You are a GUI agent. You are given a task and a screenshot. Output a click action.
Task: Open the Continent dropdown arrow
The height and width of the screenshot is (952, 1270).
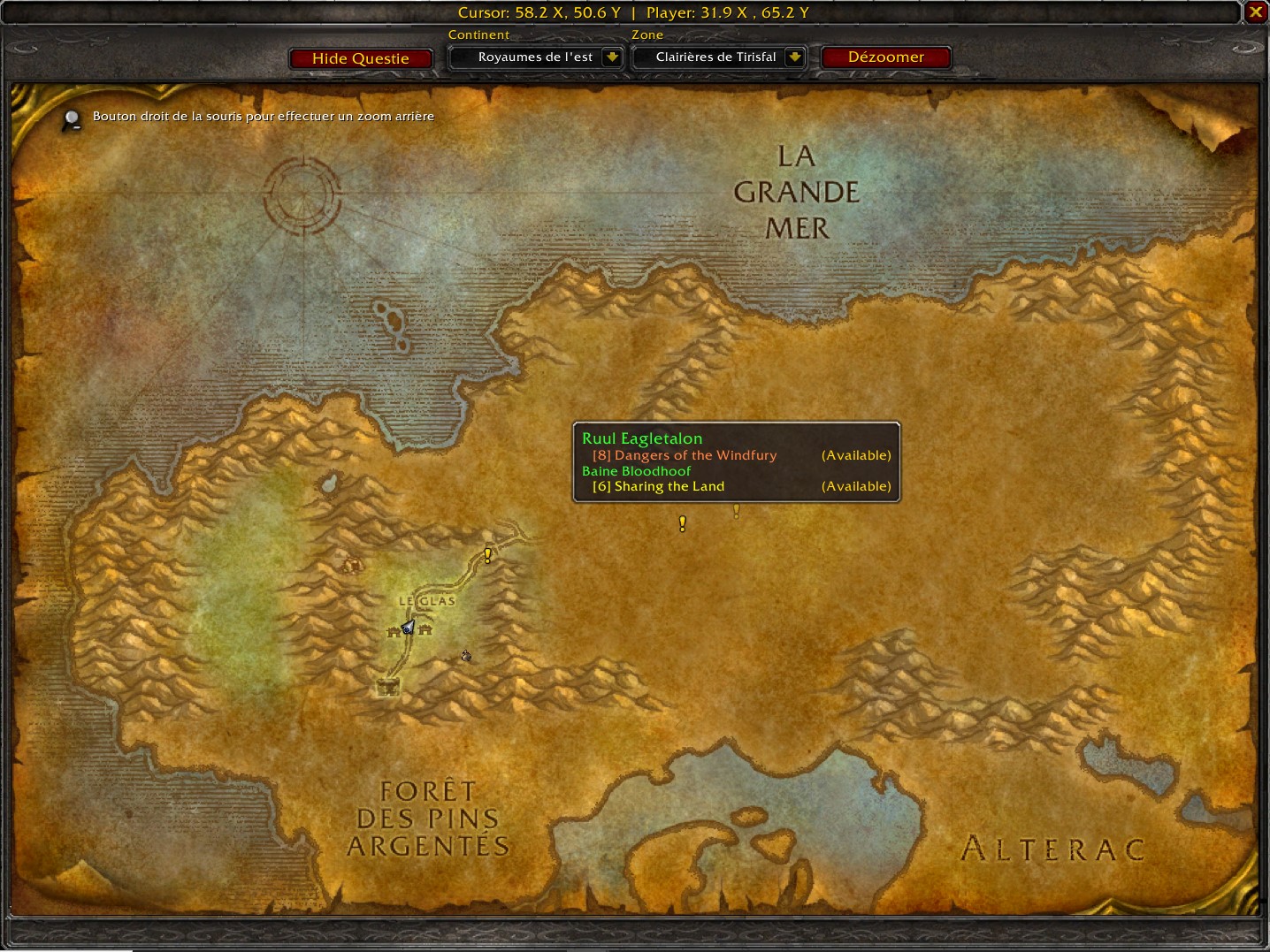tap(612, 57)
